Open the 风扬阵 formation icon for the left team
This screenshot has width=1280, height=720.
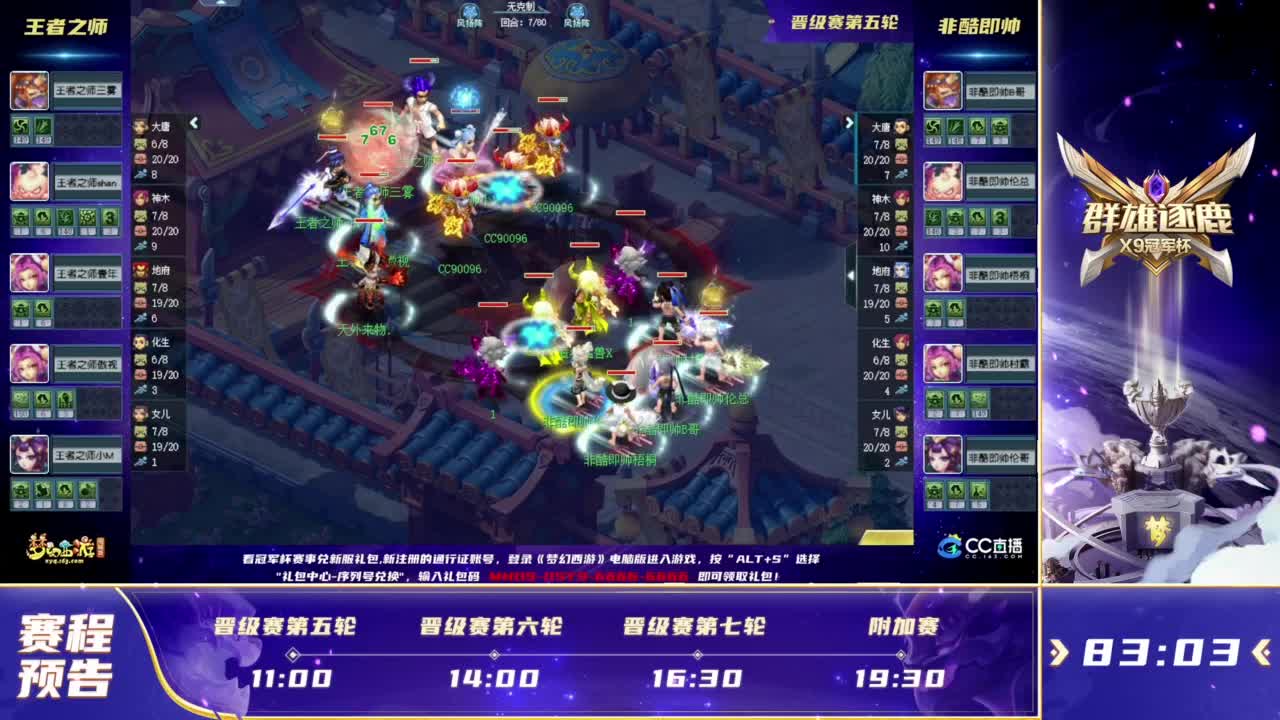pyautogui.click(x=469, y=14)
